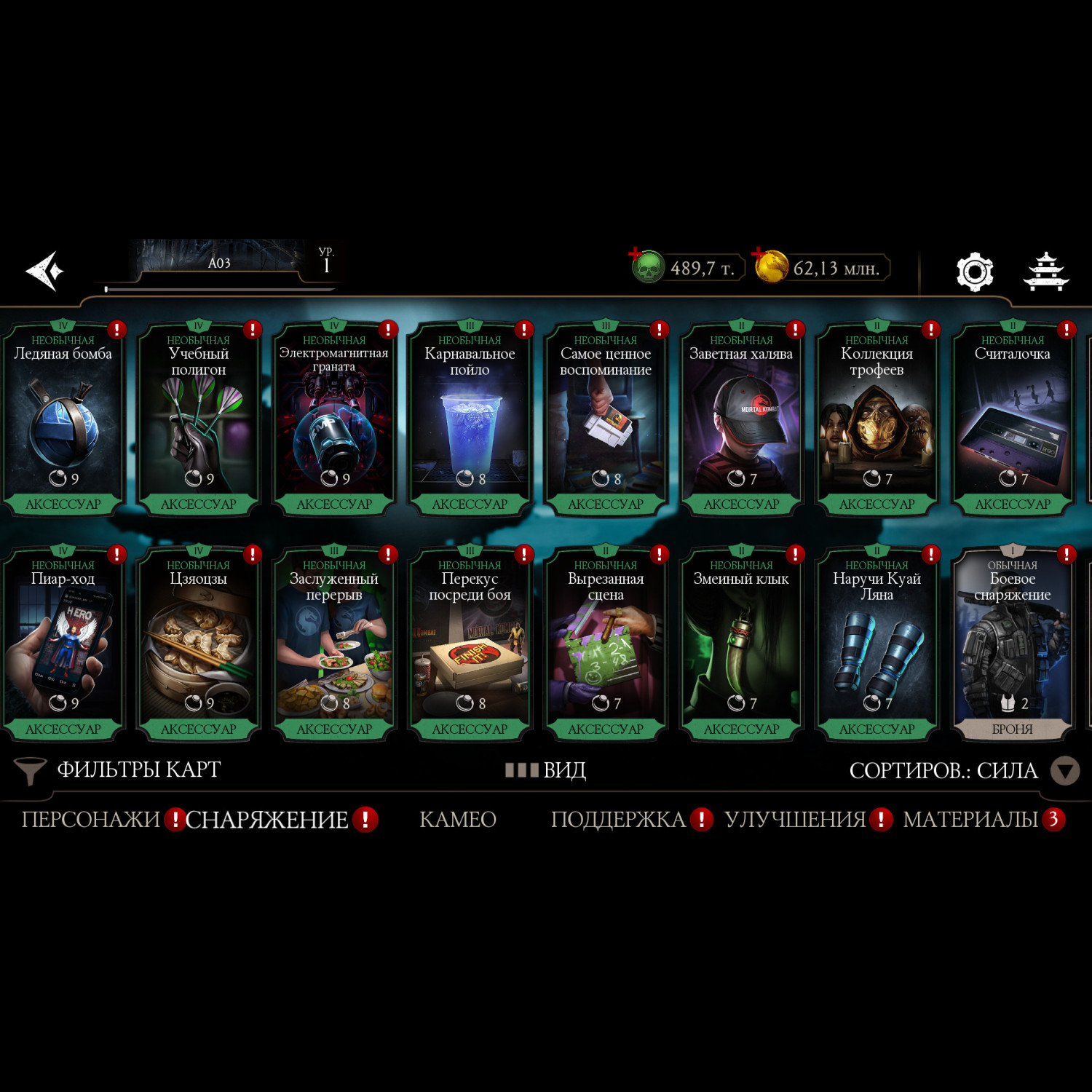This screenshot has height=1092, width=1092.
Task: Choose the Цзяоцзы dumplings card
Action: (198, 644)
